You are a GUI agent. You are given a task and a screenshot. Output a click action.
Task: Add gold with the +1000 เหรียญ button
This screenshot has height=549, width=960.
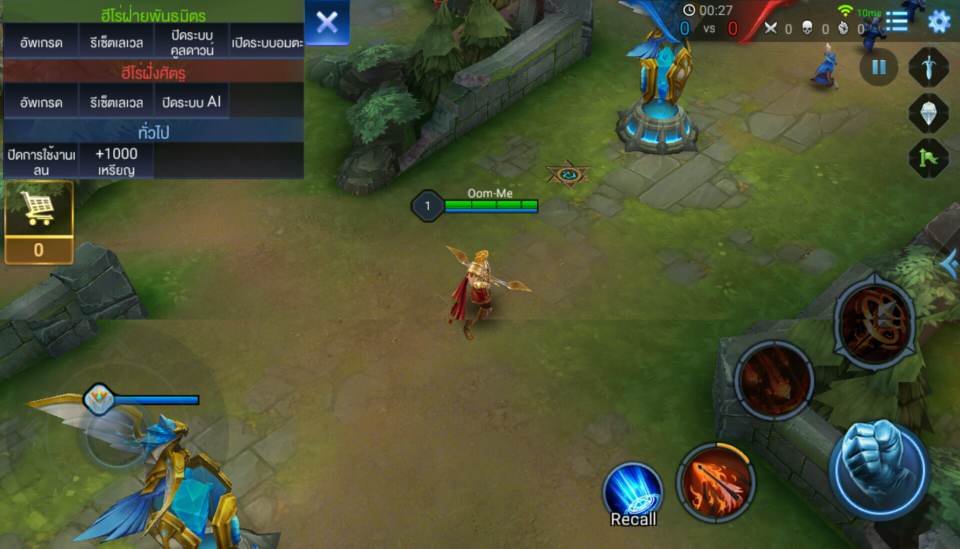pyautogui.click(x=116, y=161)
